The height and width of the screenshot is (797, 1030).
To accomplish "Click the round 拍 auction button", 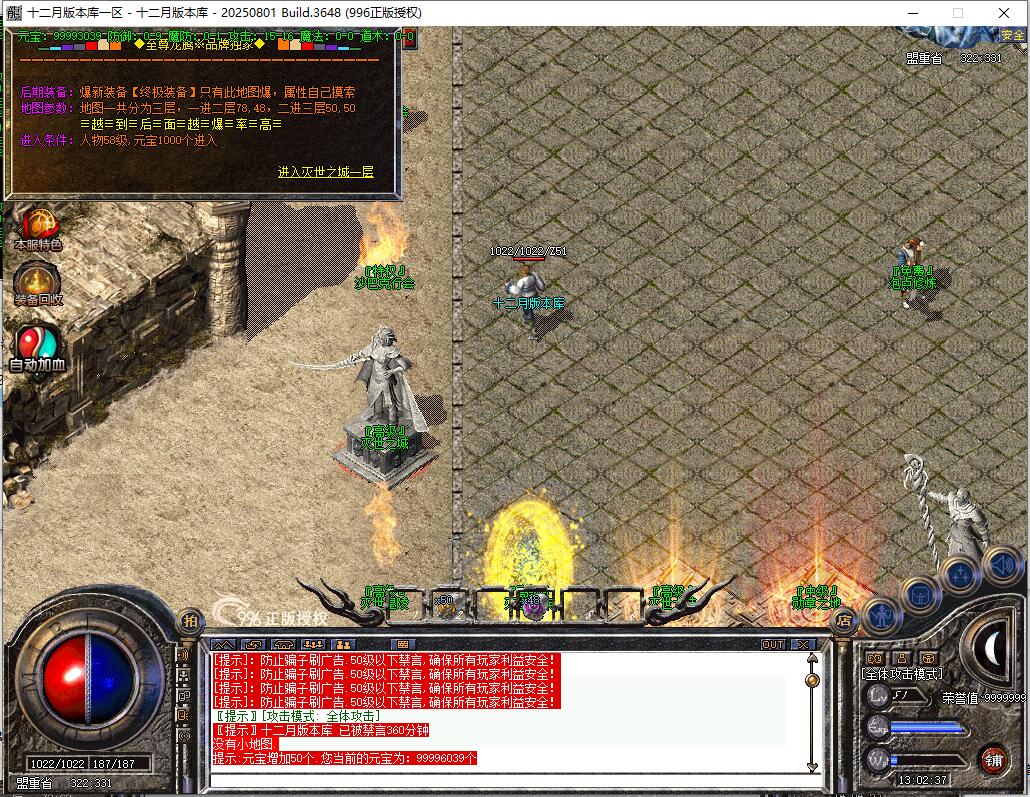I will pos(189,621).
